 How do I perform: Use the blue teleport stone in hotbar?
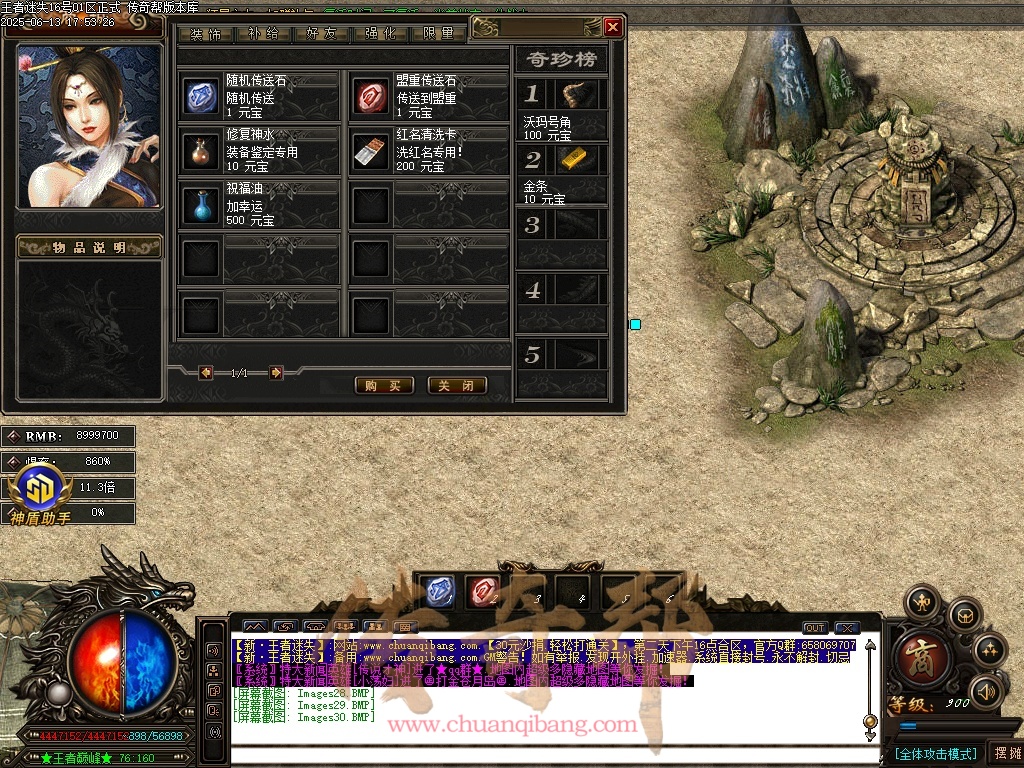(x=438, y=592)
